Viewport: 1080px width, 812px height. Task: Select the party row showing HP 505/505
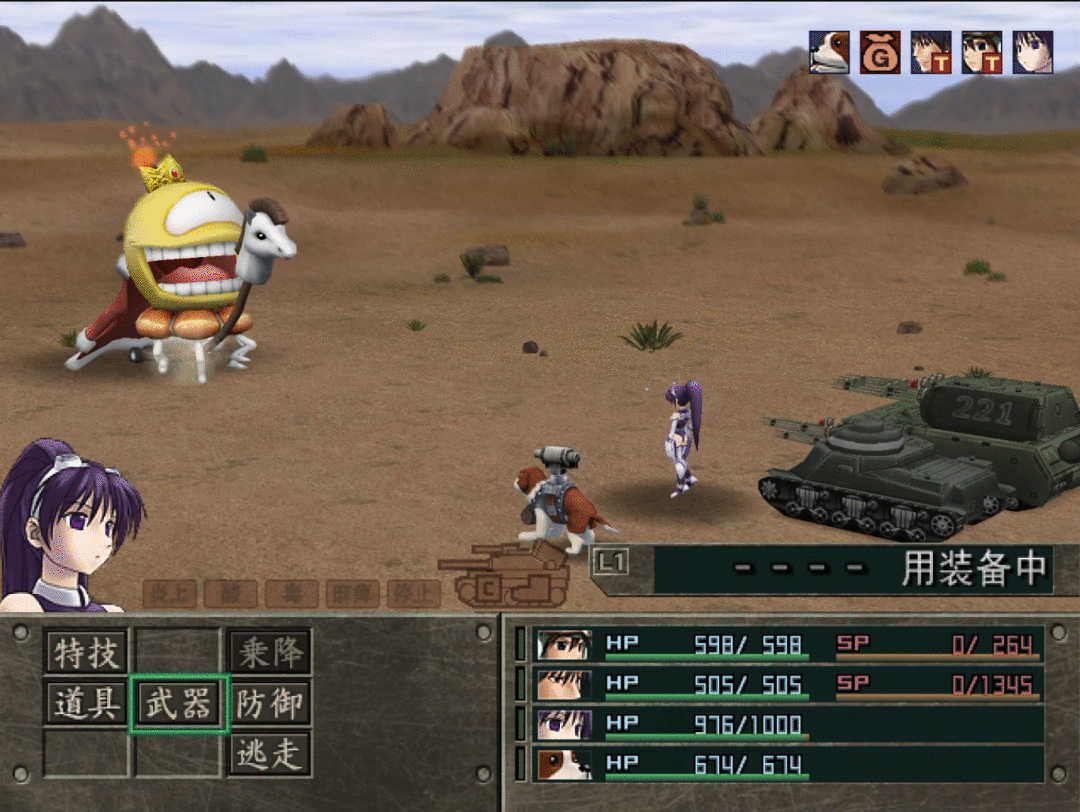point(788,684)
